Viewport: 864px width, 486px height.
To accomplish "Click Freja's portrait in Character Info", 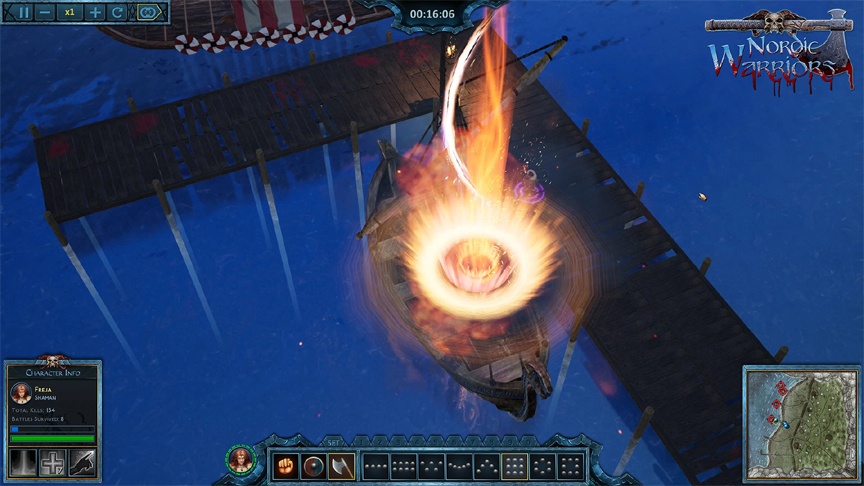I will tap(22, 393).
